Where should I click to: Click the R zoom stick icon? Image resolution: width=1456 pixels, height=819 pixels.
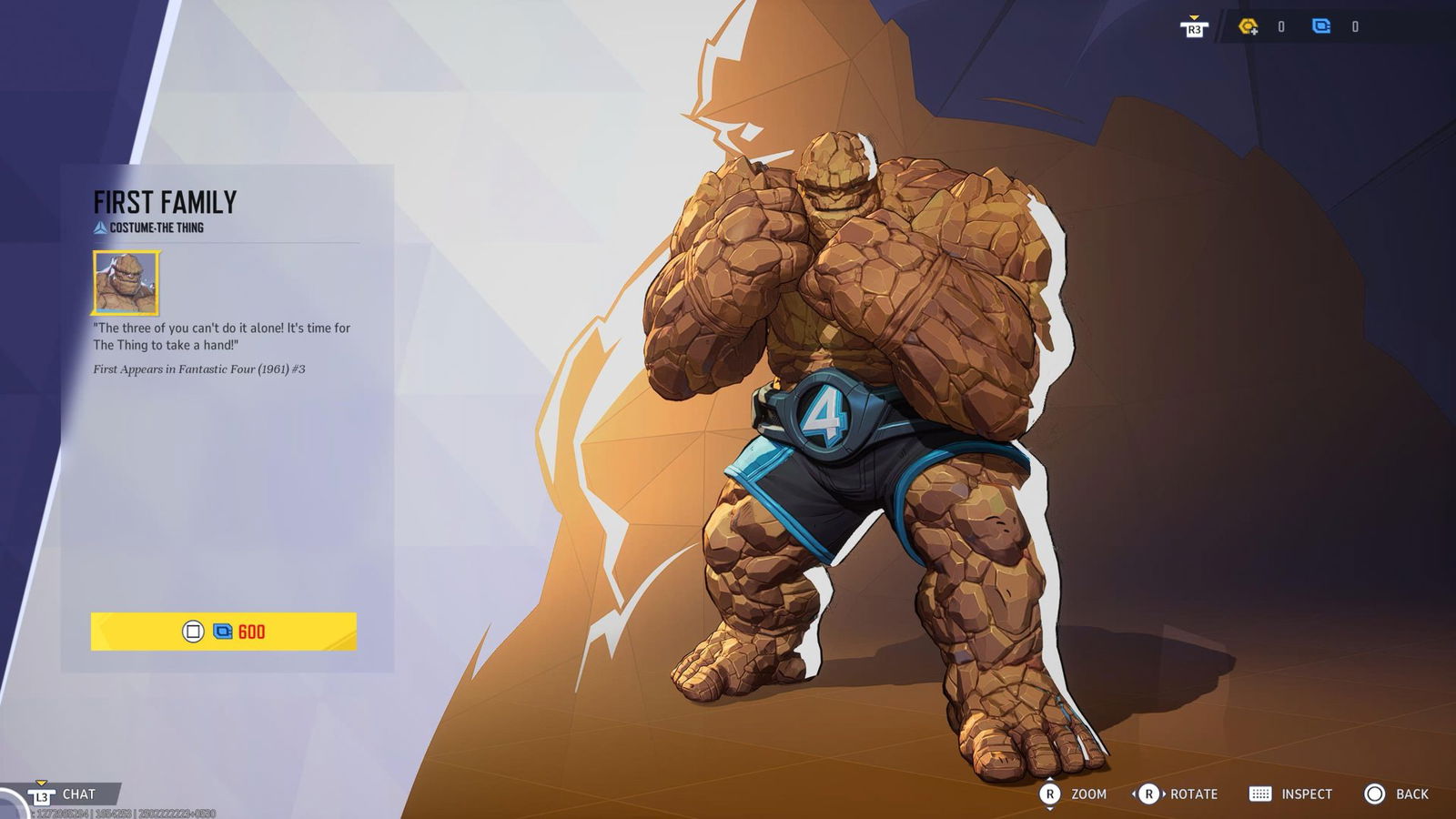coord(1050,794)
